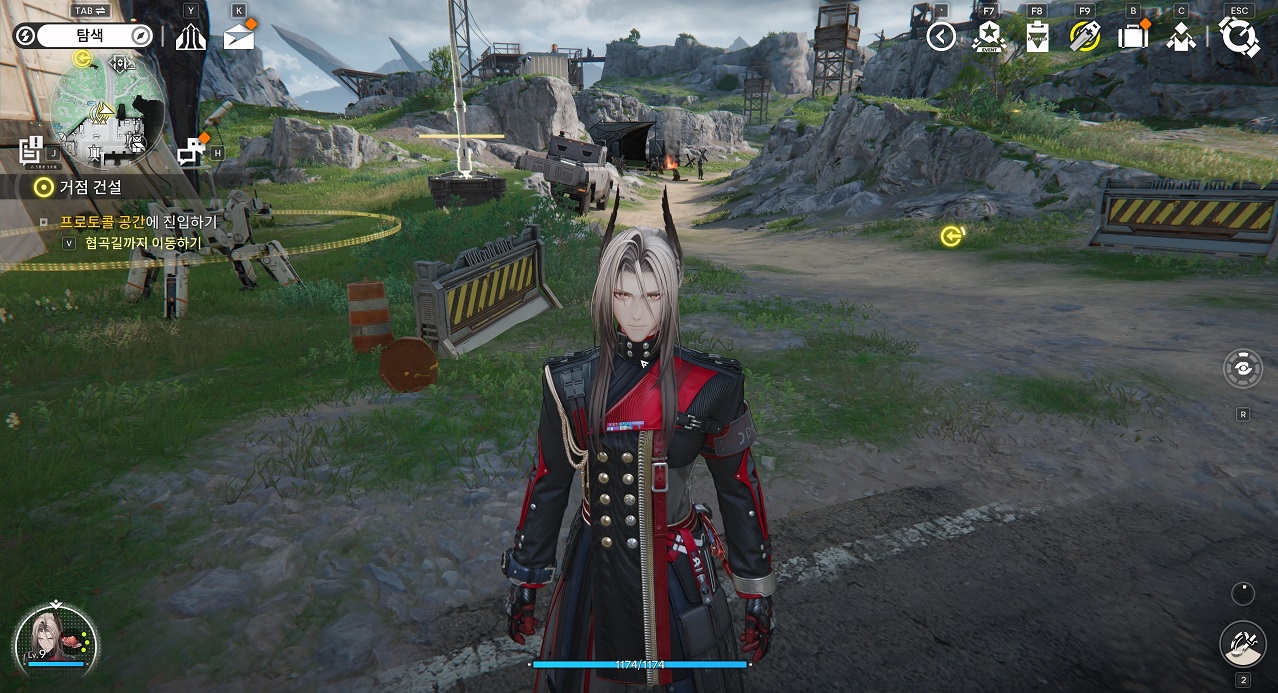Screen dimensions: 1278x693
Task: Collapse the top bar with the left-arrow circle
Action: (941, 37)
